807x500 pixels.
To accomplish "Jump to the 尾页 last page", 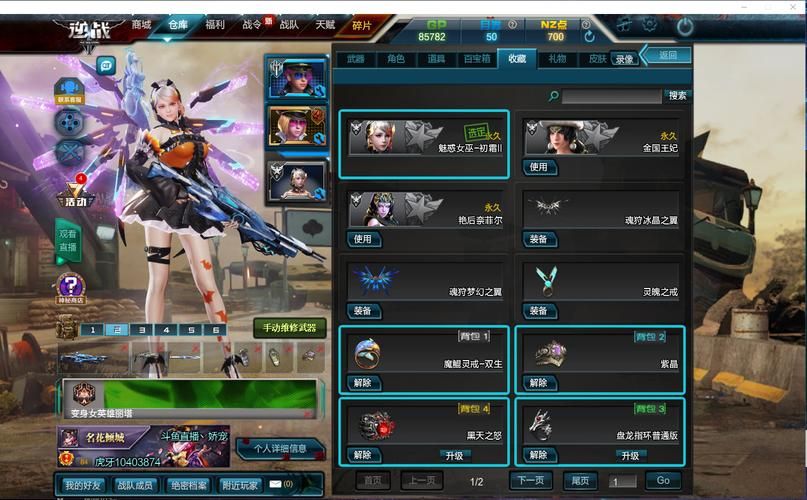I will [x=580, y=481].
